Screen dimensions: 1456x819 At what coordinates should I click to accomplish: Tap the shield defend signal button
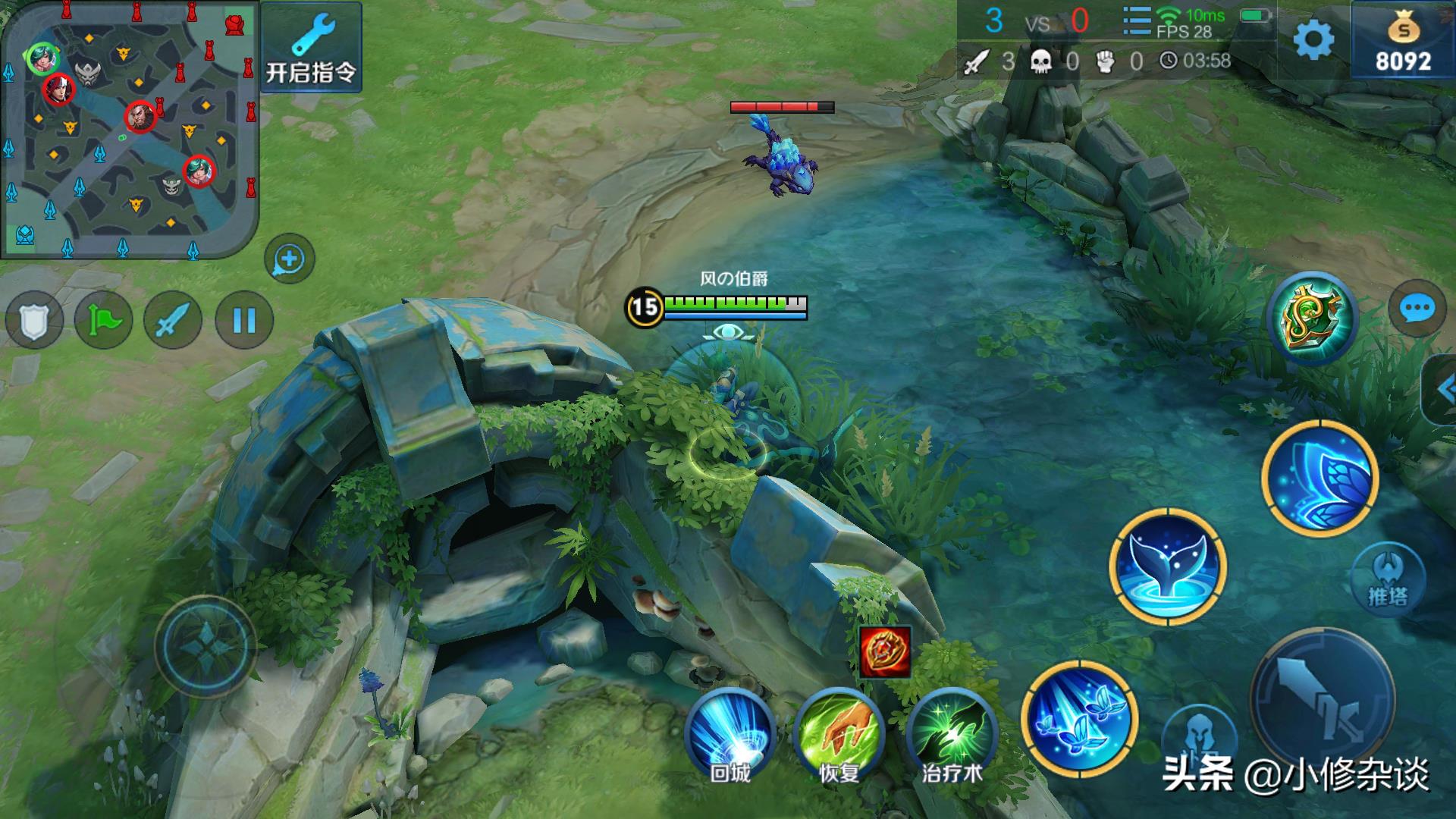(34, 321)
